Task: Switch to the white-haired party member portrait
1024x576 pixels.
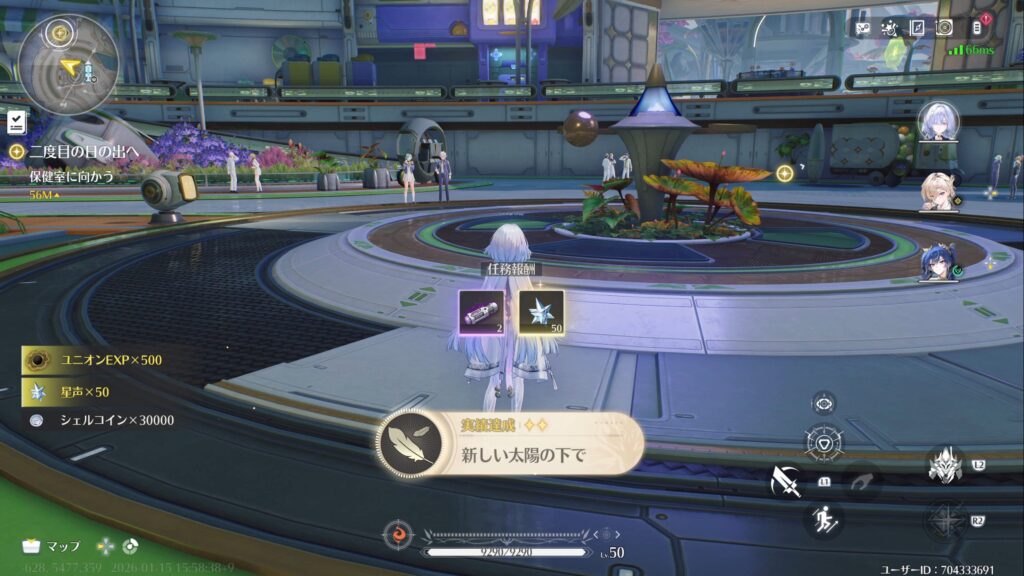Action: 938,122
